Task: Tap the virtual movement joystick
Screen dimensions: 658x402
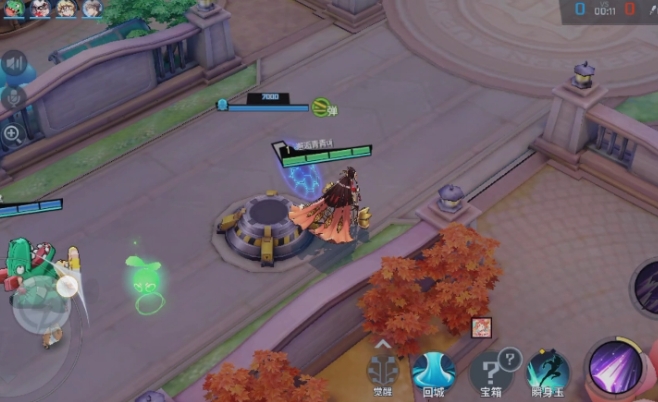Action: coord(41,309)
